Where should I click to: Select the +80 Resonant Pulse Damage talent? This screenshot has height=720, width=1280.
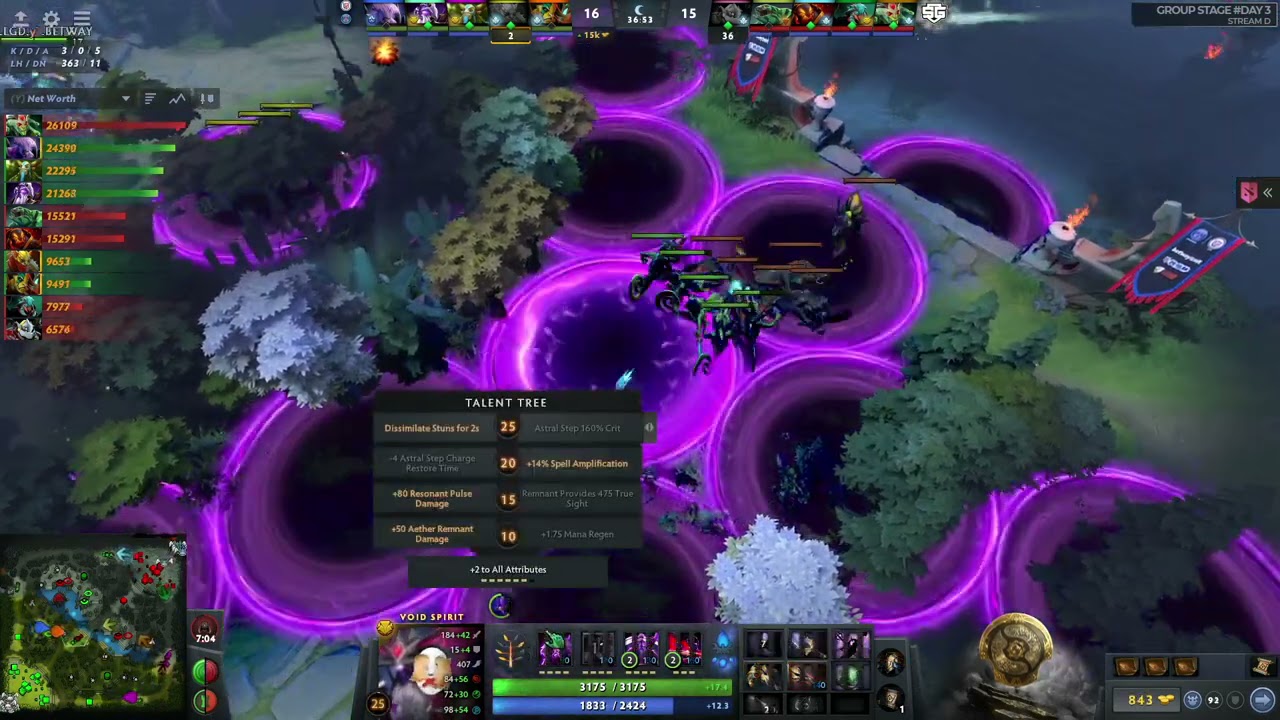(x=432, y=498)
